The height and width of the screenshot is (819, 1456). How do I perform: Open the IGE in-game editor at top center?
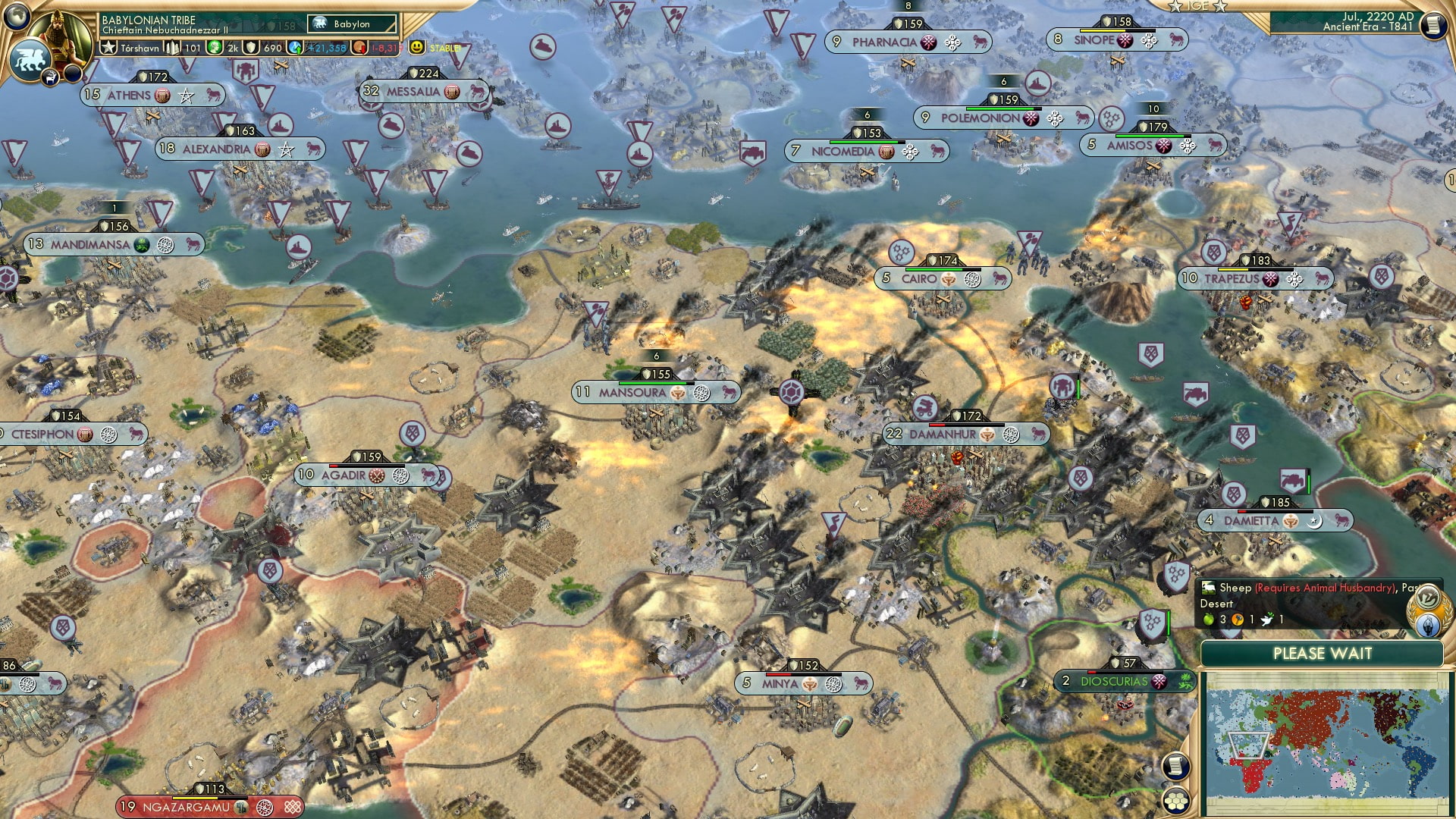[x=1198, y=7]
